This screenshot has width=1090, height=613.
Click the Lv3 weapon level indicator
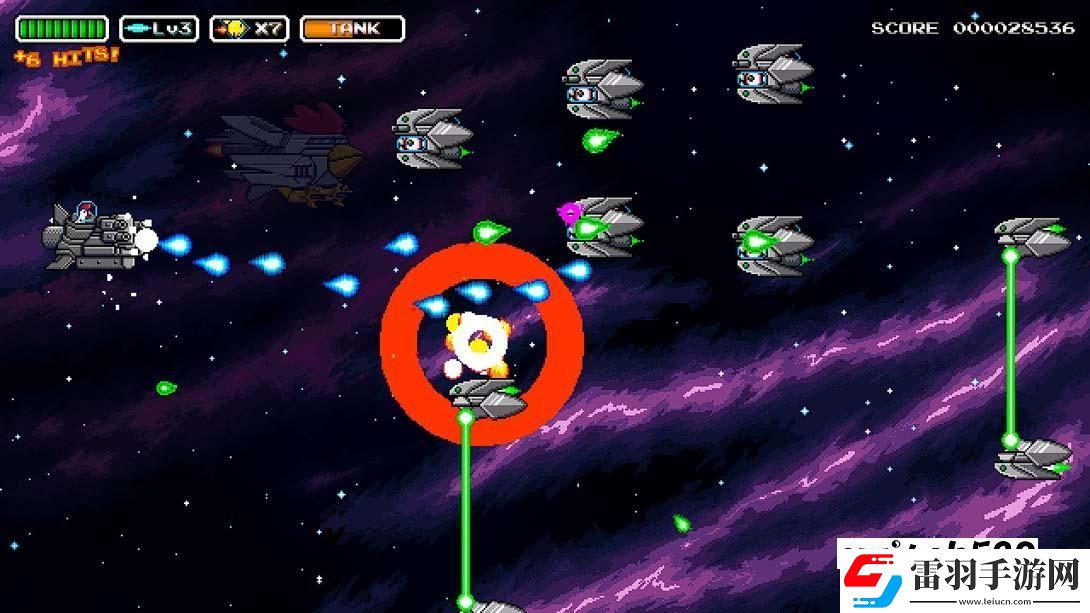[x=159, y=29]
